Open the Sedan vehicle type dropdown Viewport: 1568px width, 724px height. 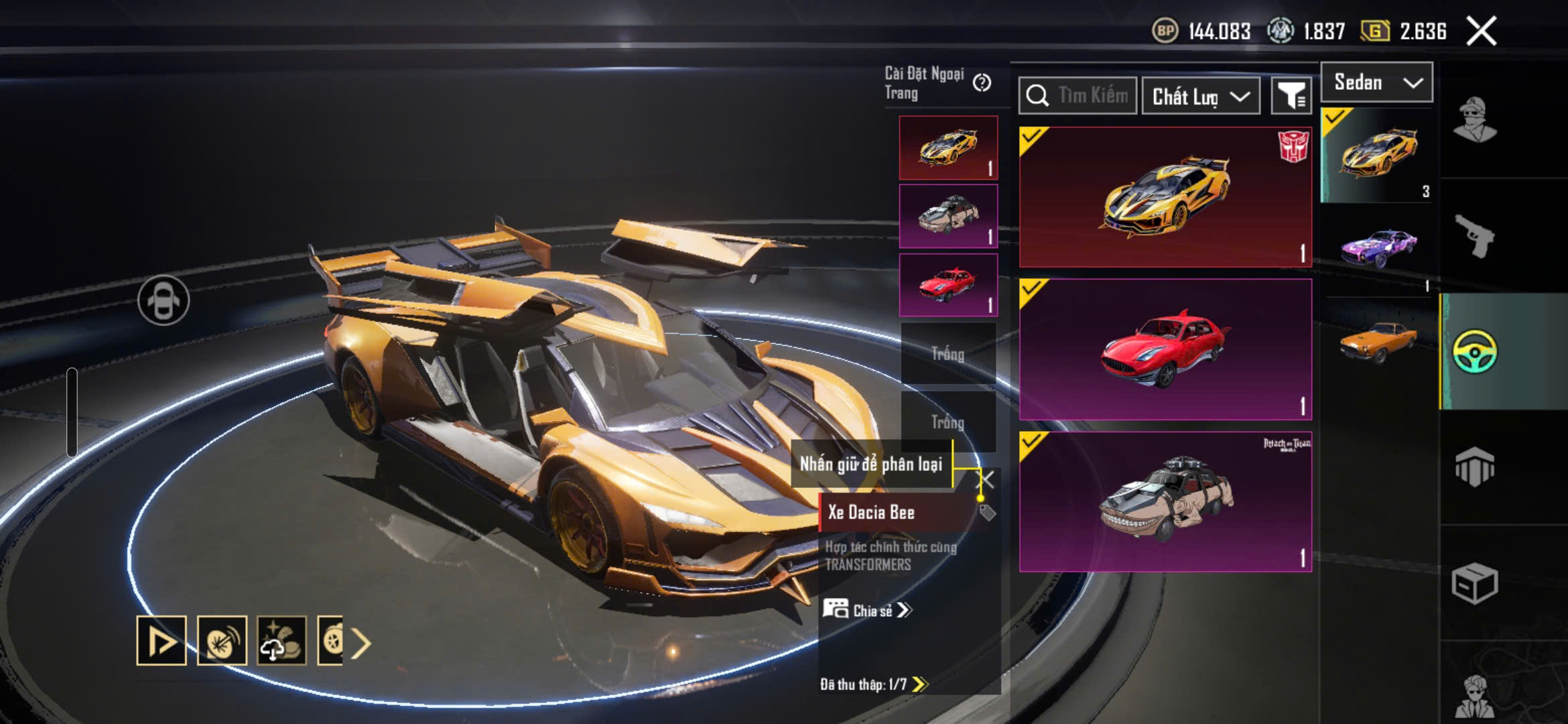click(x=1376, y=82)
